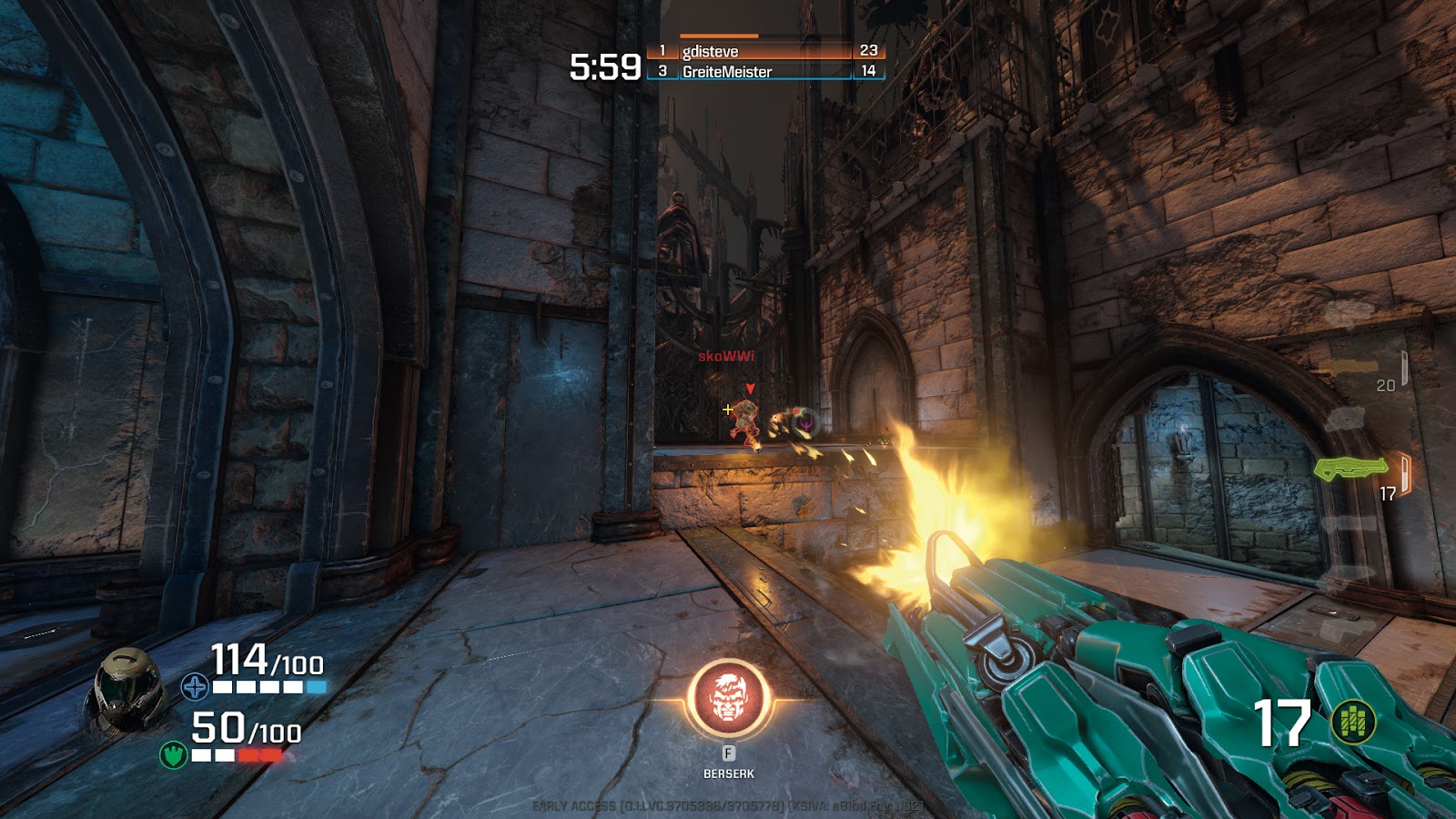Viewport: 1456px width, 819px height.
Task: Click the green armor shield icon
Action: [173, 754]
